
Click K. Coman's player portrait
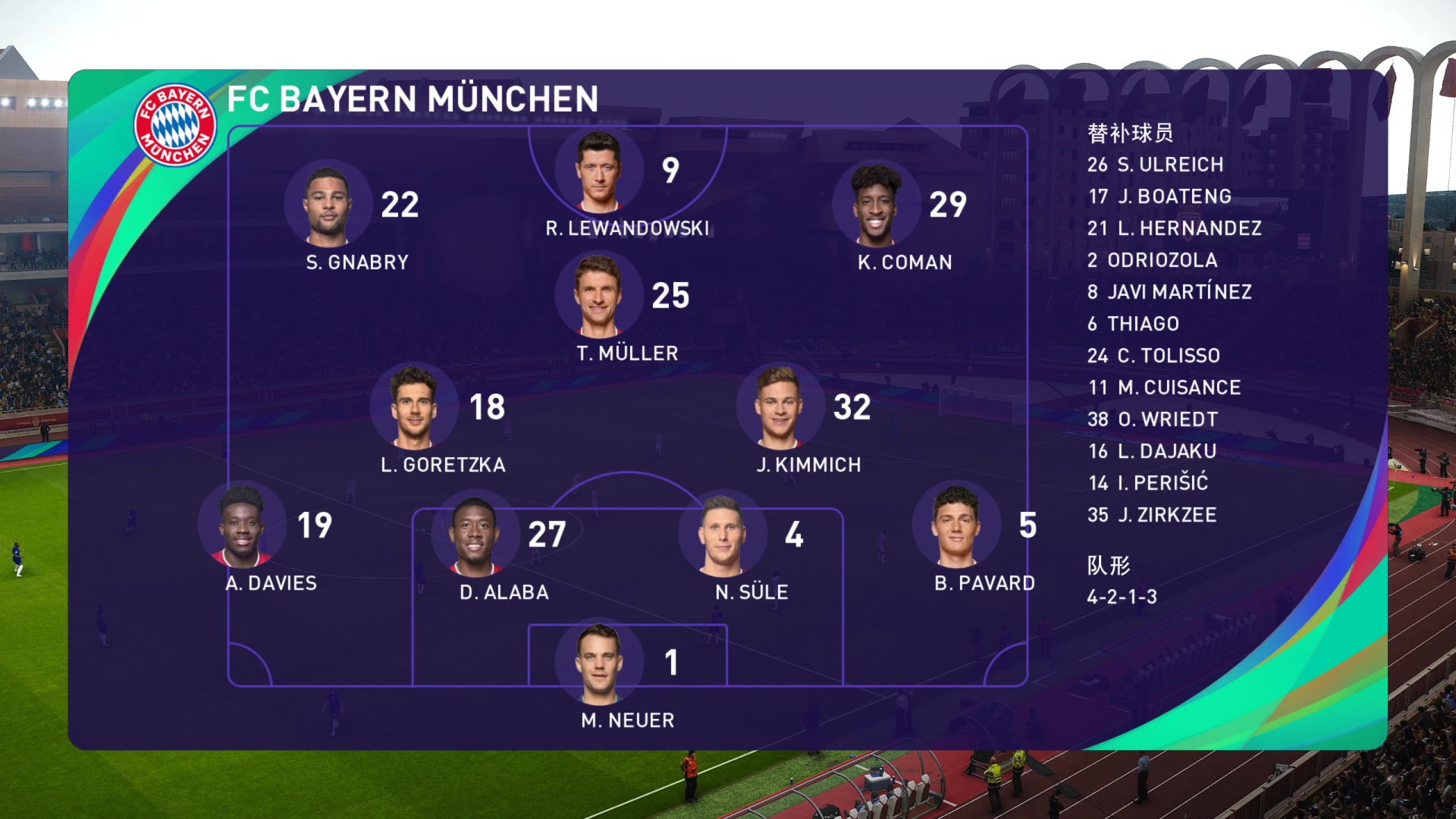click(x=876, y=205)
